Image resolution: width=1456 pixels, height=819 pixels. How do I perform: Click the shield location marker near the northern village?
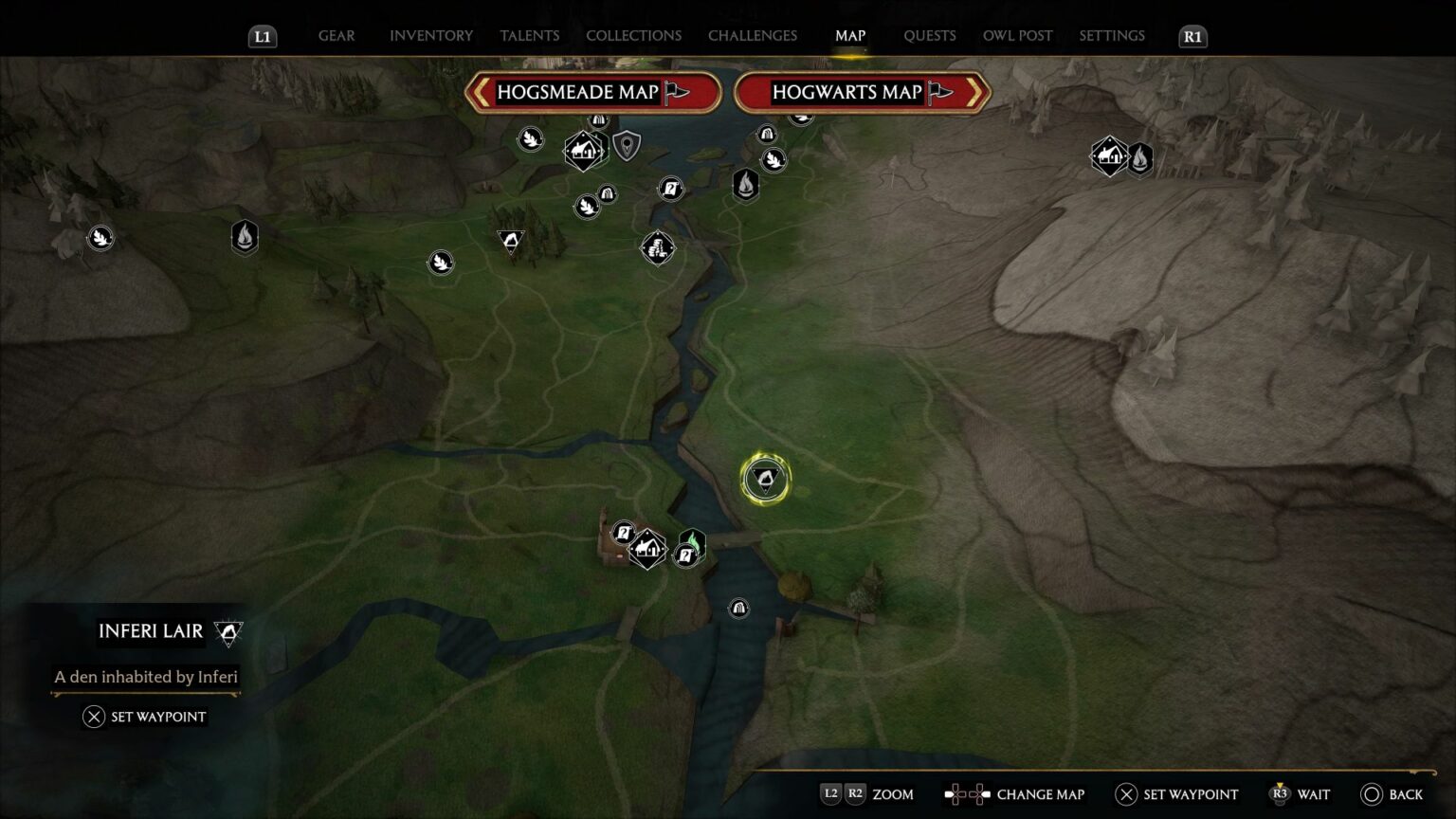(x=625, y=147)
